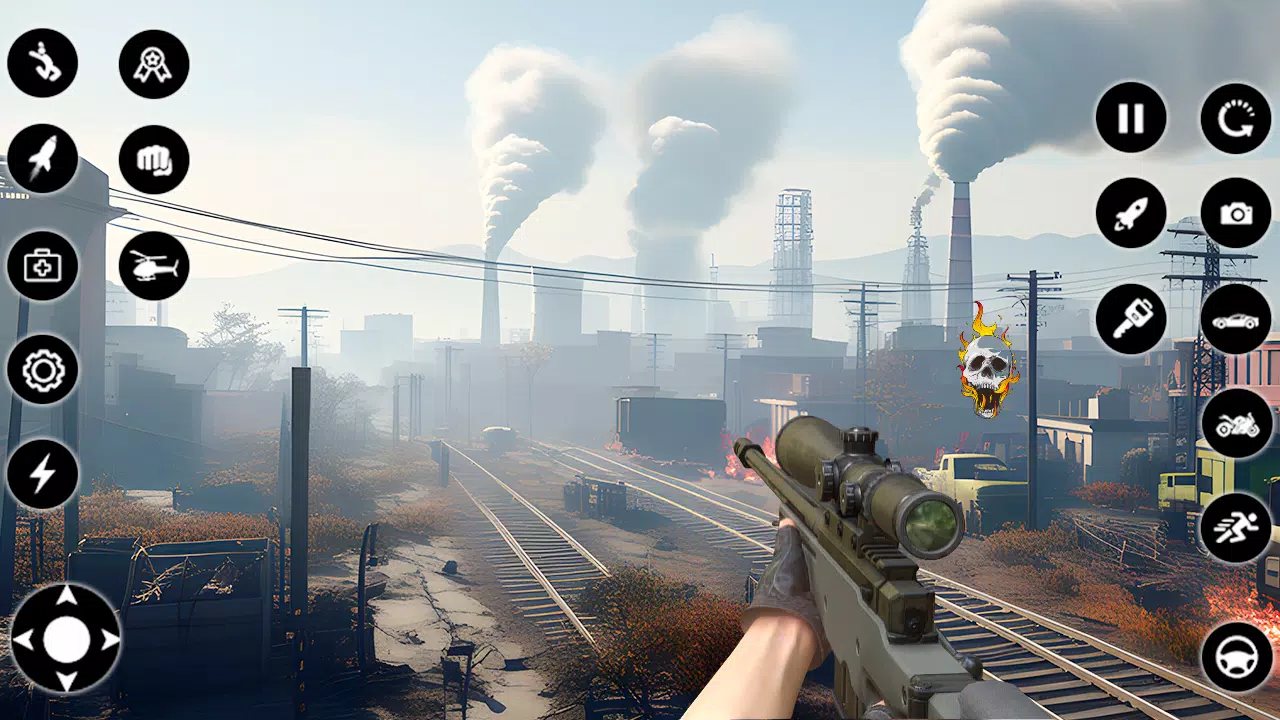Click the steering wheel drive button
Screen dimensions: 1280x720
pyautogui.click(x=1236, y=657)
